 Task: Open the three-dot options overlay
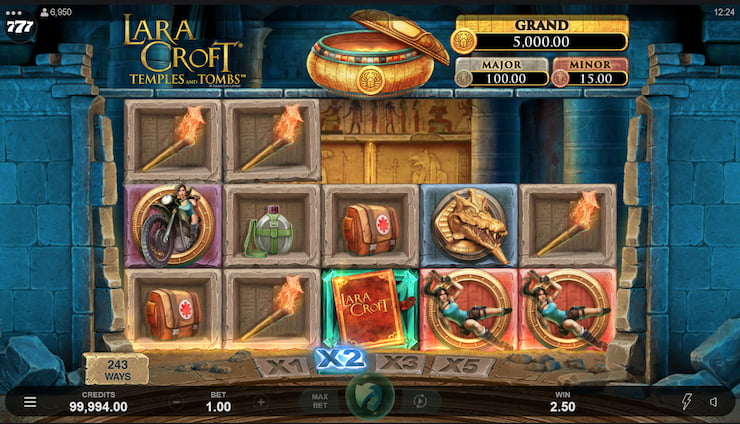[14, 11]
